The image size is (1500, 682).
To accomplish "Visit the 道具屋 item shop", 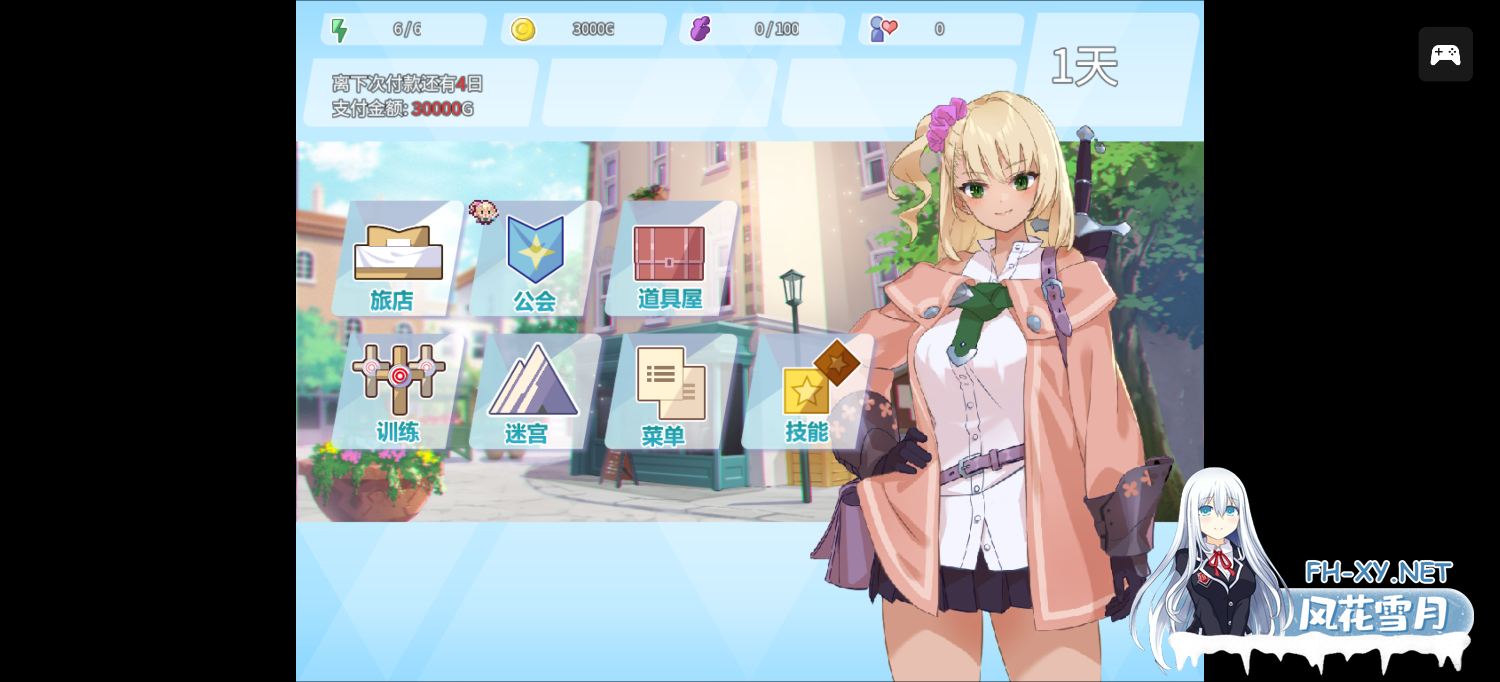I will pos(669,260).
